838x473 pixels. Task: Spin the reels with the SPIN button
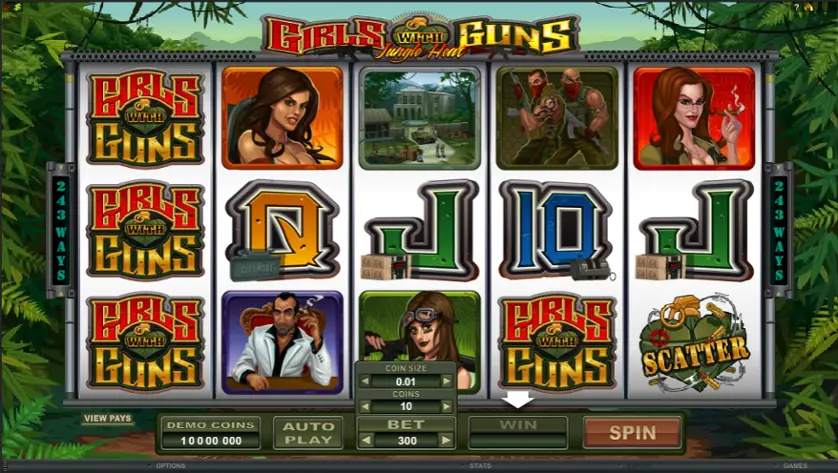633,433
